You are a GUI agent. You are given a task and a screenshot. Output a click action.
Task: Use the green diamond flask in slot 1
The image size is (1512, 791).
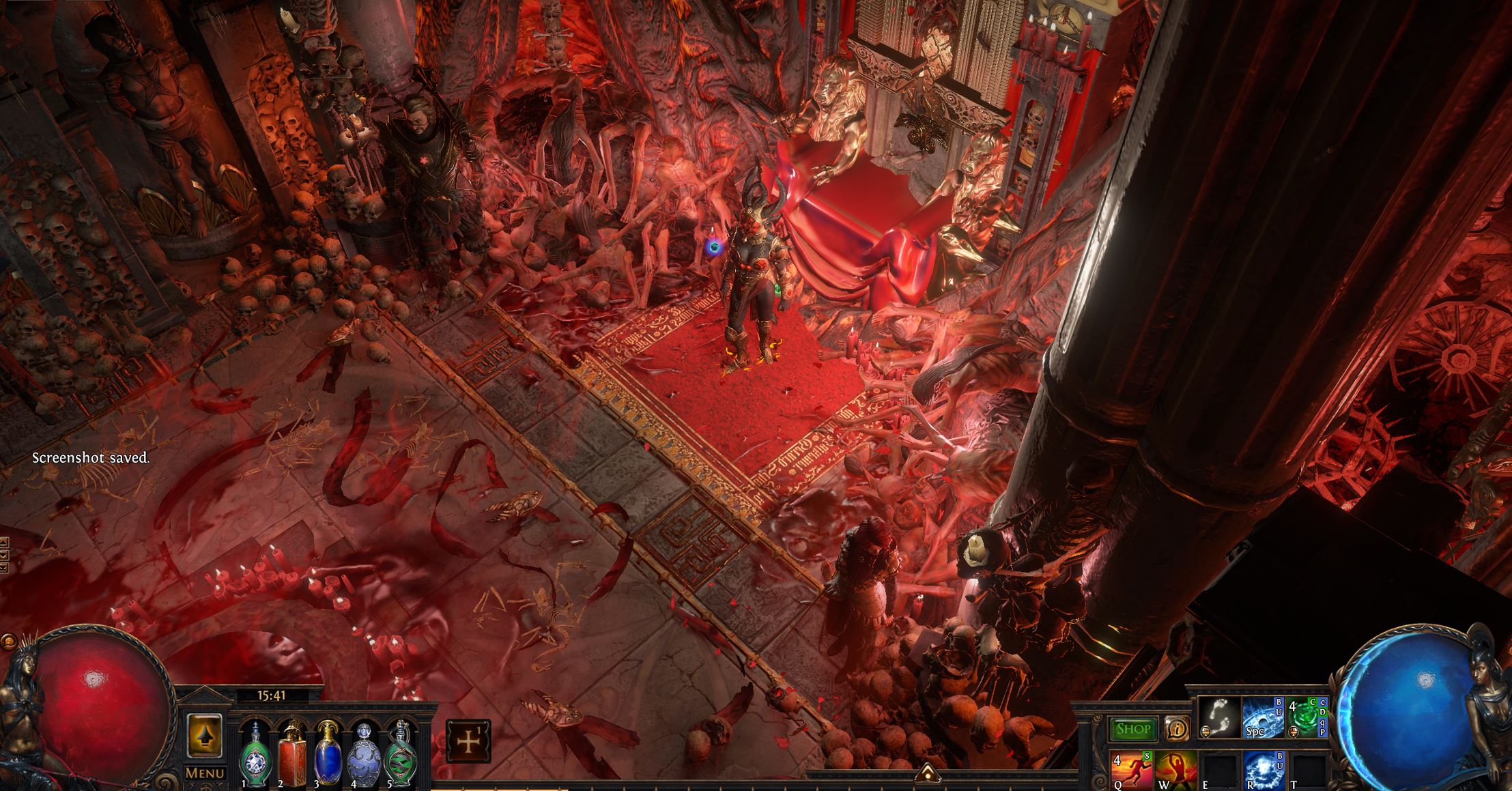pos(254,753)
